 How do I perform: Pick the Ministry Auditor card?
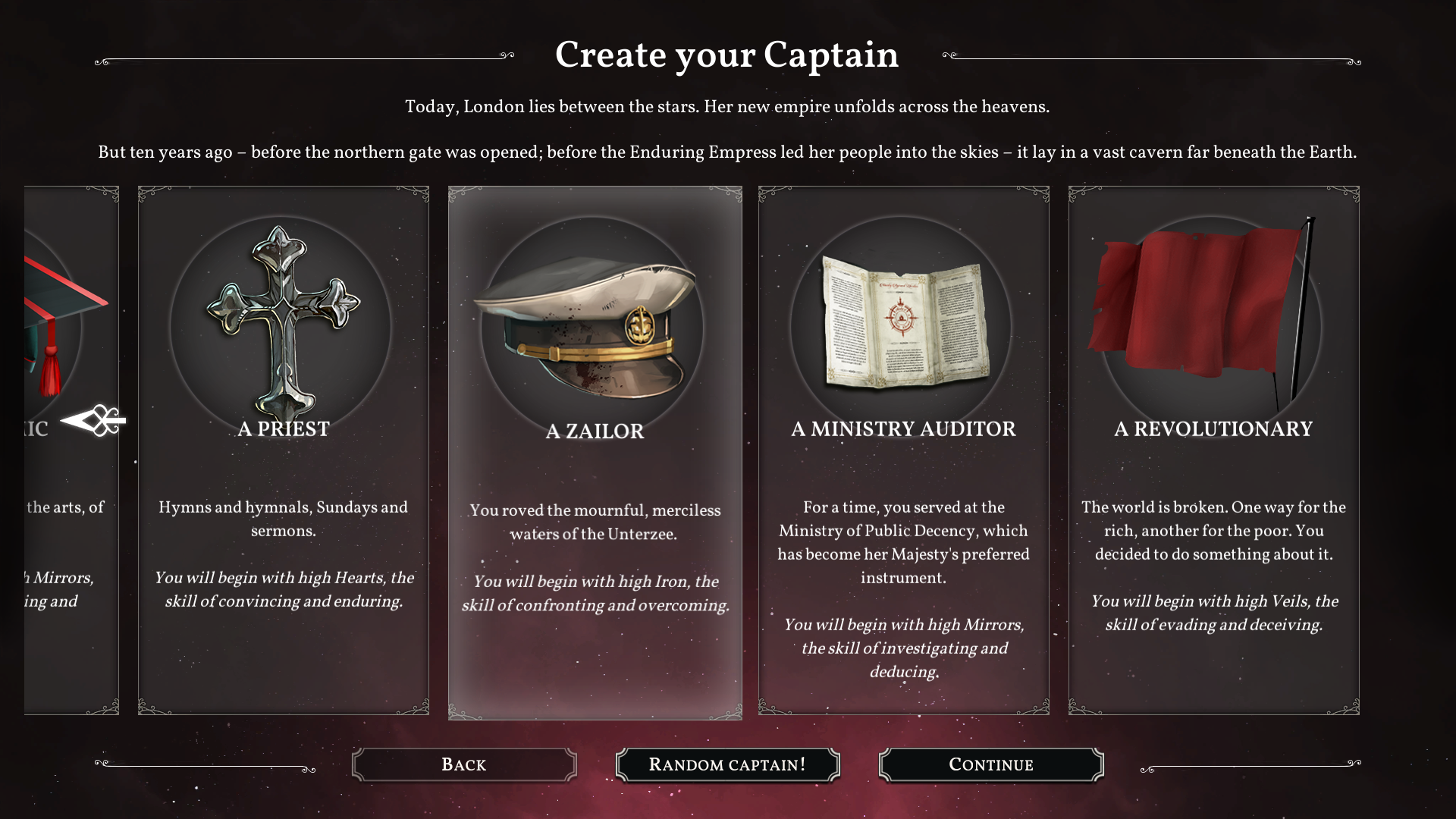point(903,450)
